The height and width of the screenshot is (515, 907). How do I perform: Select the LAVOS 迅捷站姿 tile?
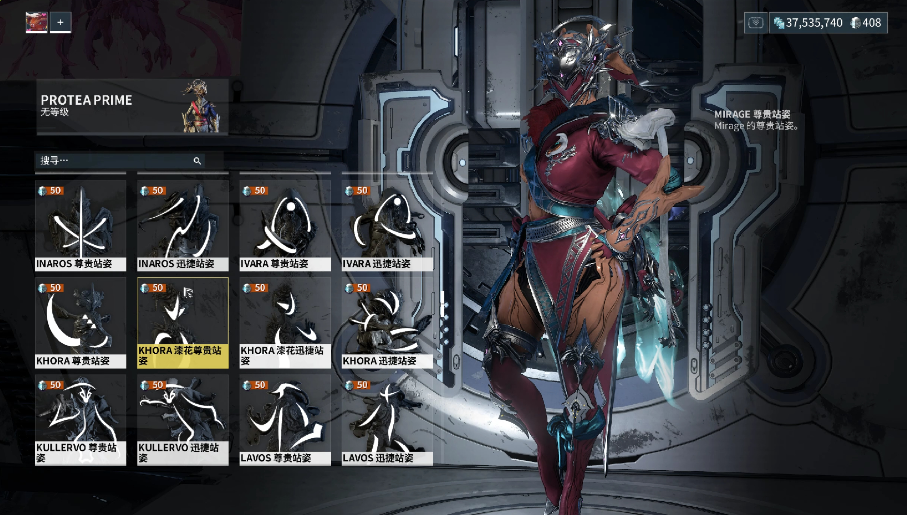[387, 420]
